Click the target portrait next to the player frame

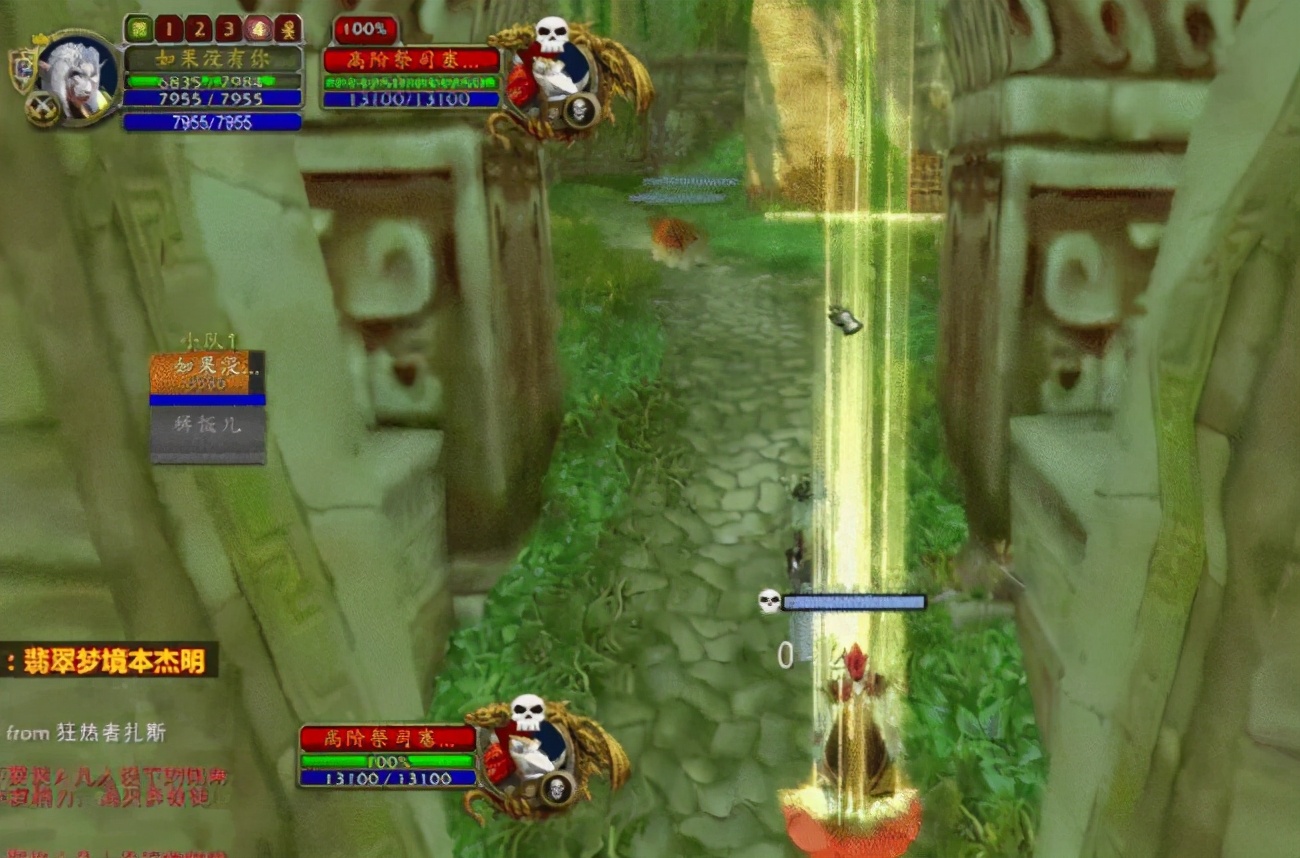click(x=551, y=75)
